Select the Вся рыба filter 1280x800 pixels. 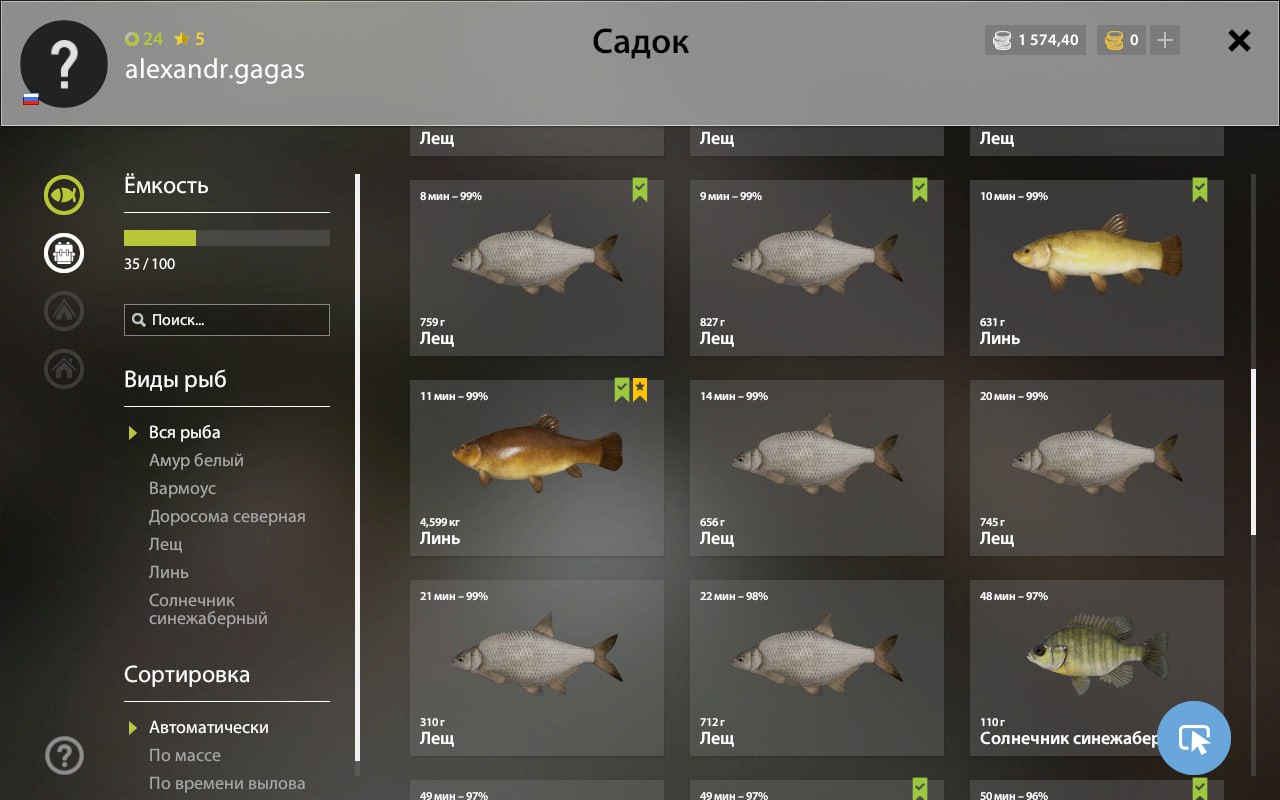tap(184, 432)
